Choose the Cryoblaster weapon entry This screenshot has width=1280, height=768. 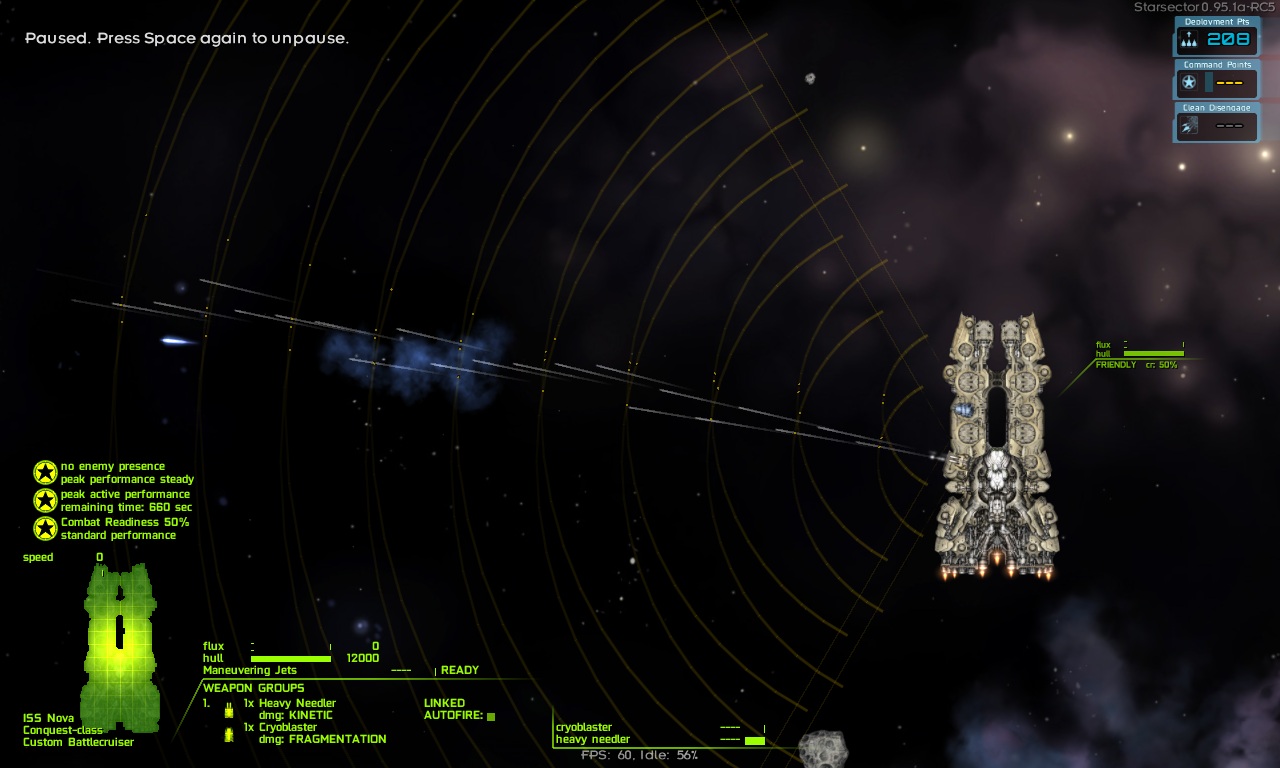coord(287,728)
